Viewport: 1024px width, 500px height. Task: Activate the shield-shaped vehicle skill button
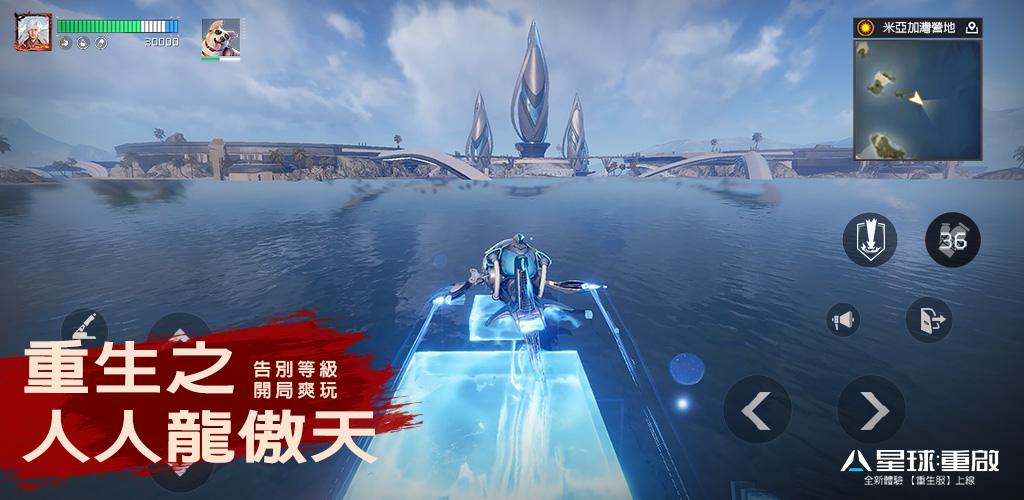click(x=869, y=240)
